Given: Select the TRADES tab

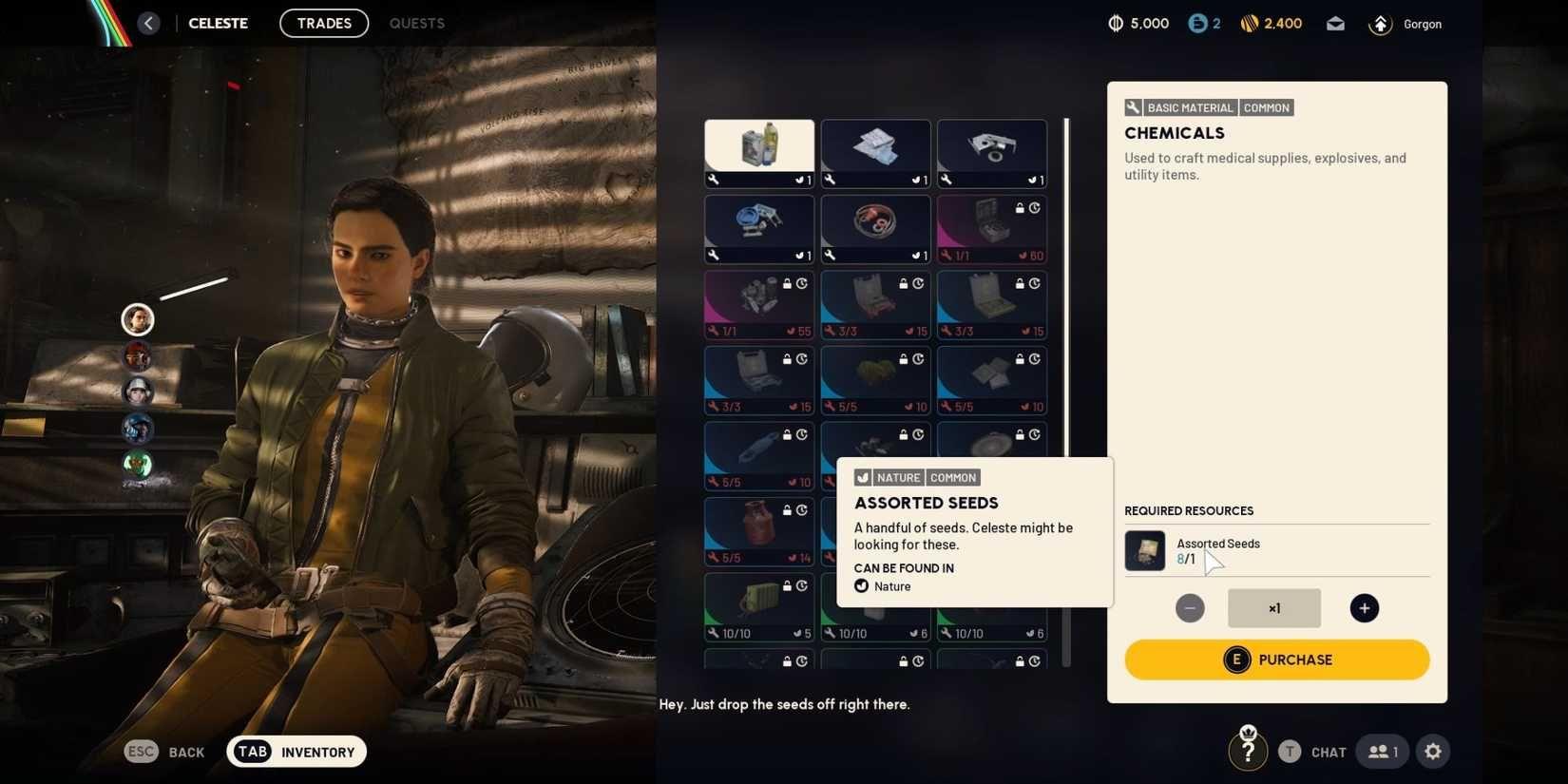Looking at the screenshot, I should coord(323,23).
